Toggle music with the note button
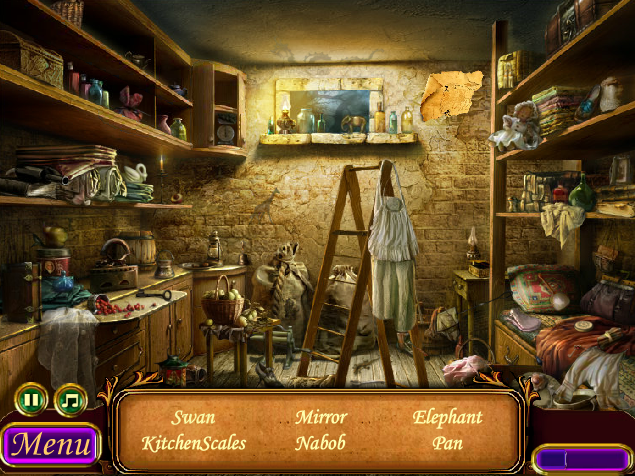The height and width of the screenshot is (476, 635). pos(71,400)
